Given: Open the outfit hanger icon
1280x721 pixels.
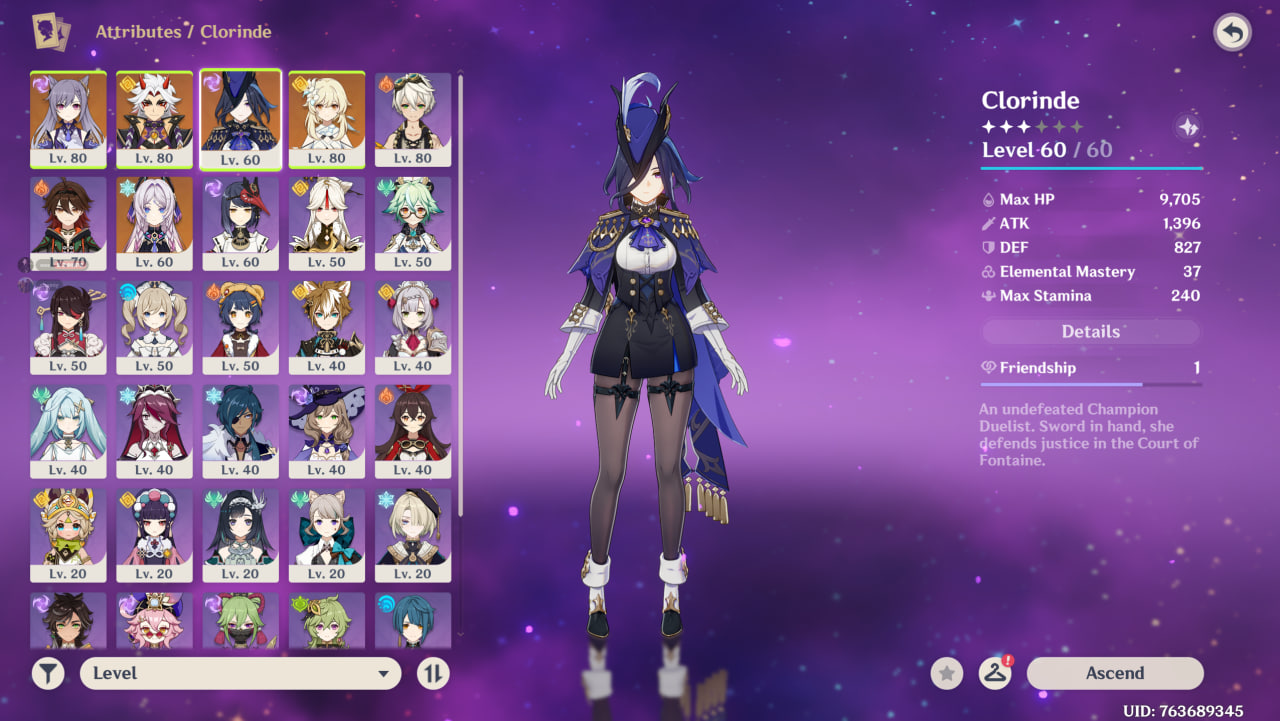Looking at the screenshot, I should tap(994, 673).
